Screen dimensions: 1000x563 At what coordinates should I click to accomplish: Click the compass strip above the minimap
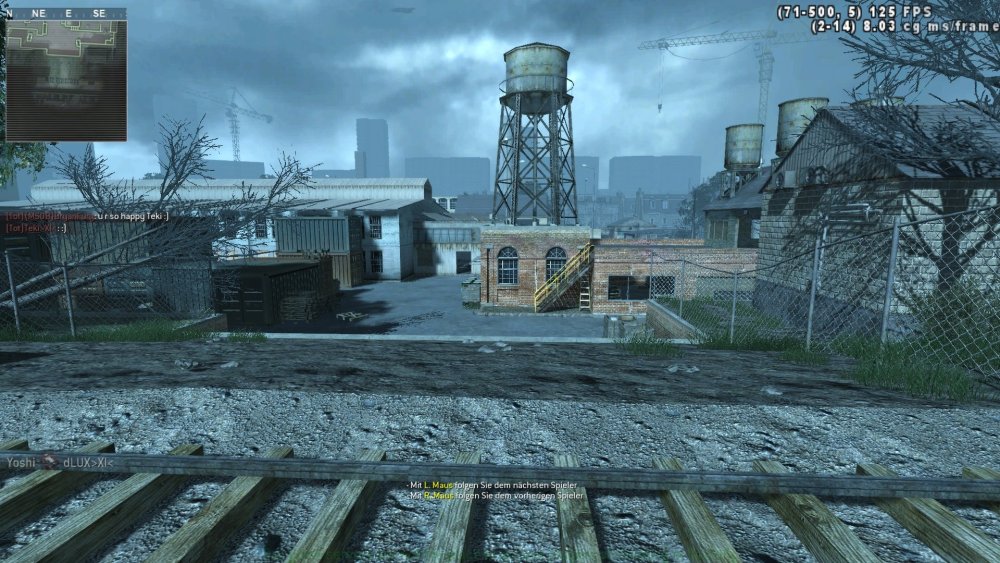66,14
